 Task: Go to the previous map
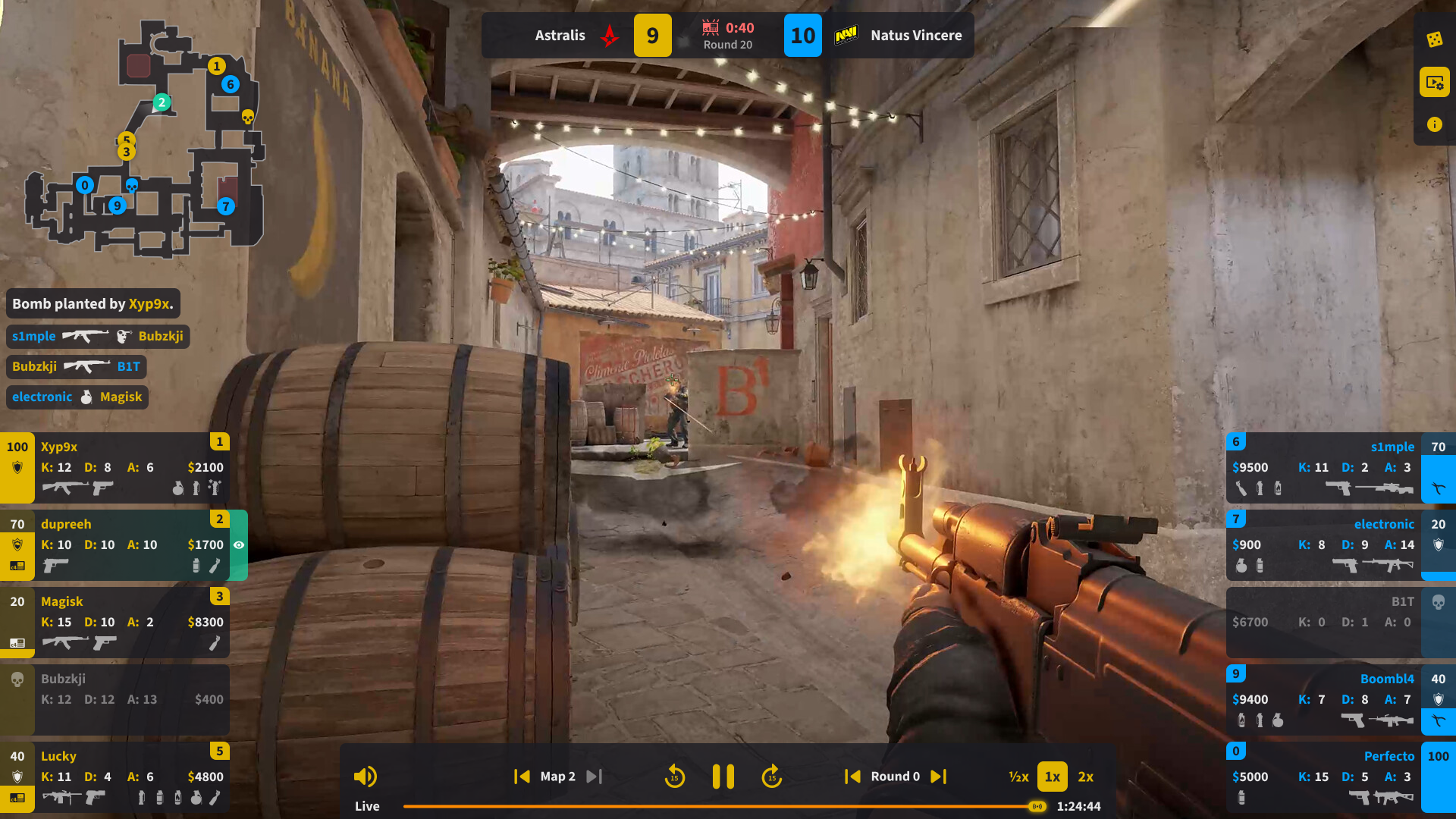522,777
